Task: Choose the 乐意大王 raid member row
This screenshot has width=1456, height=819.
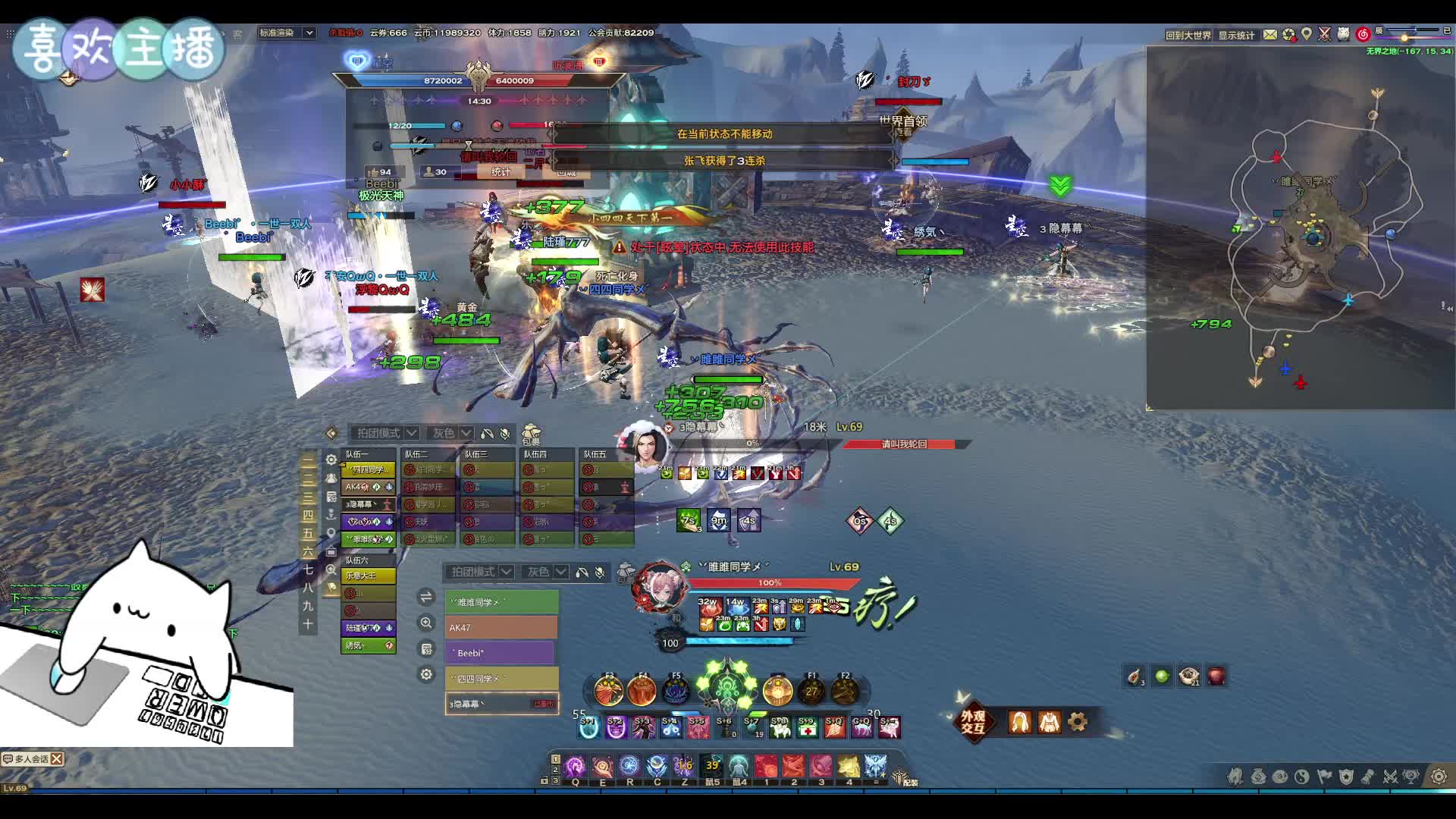Action: coord(368,576)
